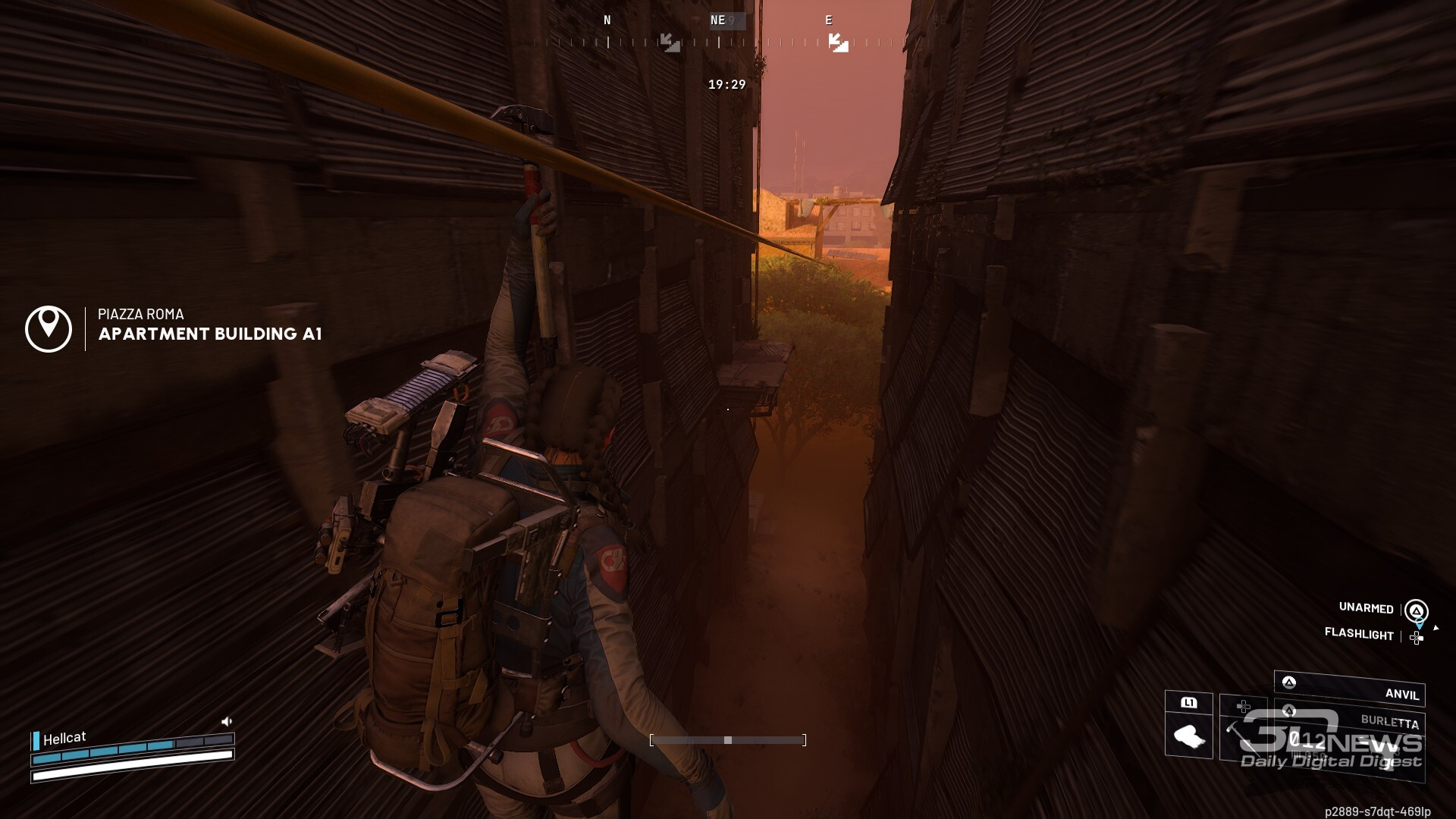The width and height of the screenshot is (1456, 819).
Task: Click the bright stairs marker on the compass
Action: pos(838,42)
